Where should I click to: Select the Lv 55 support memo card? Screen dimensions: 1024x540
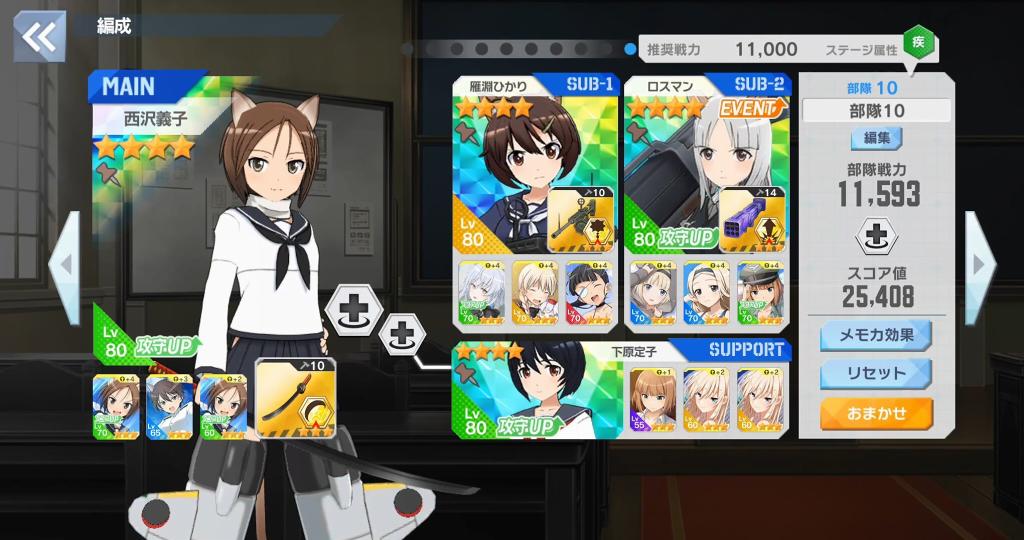tap(652, 400)
